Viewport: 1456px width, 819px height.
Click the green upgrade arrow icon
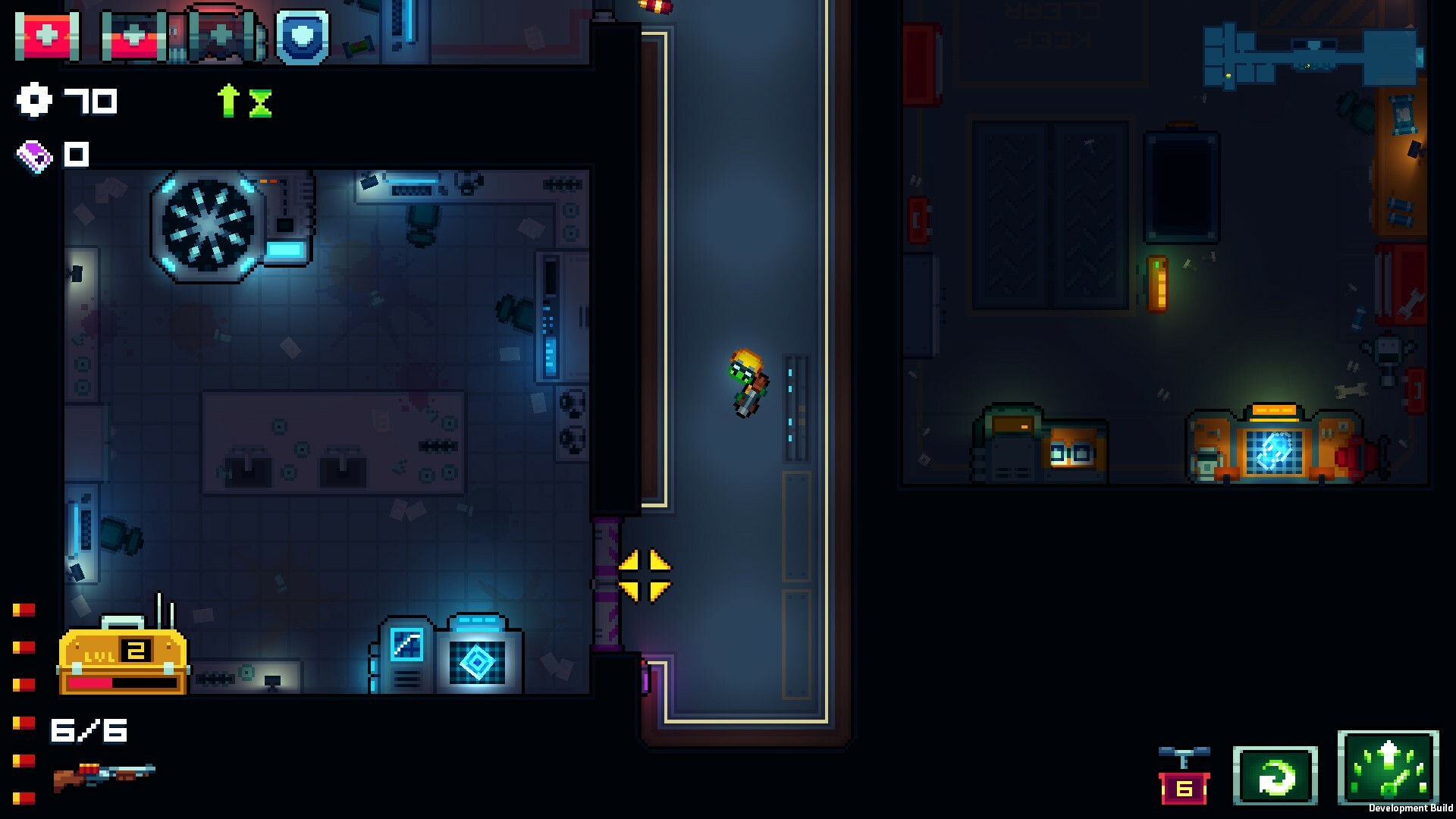[x=227, y=99]
